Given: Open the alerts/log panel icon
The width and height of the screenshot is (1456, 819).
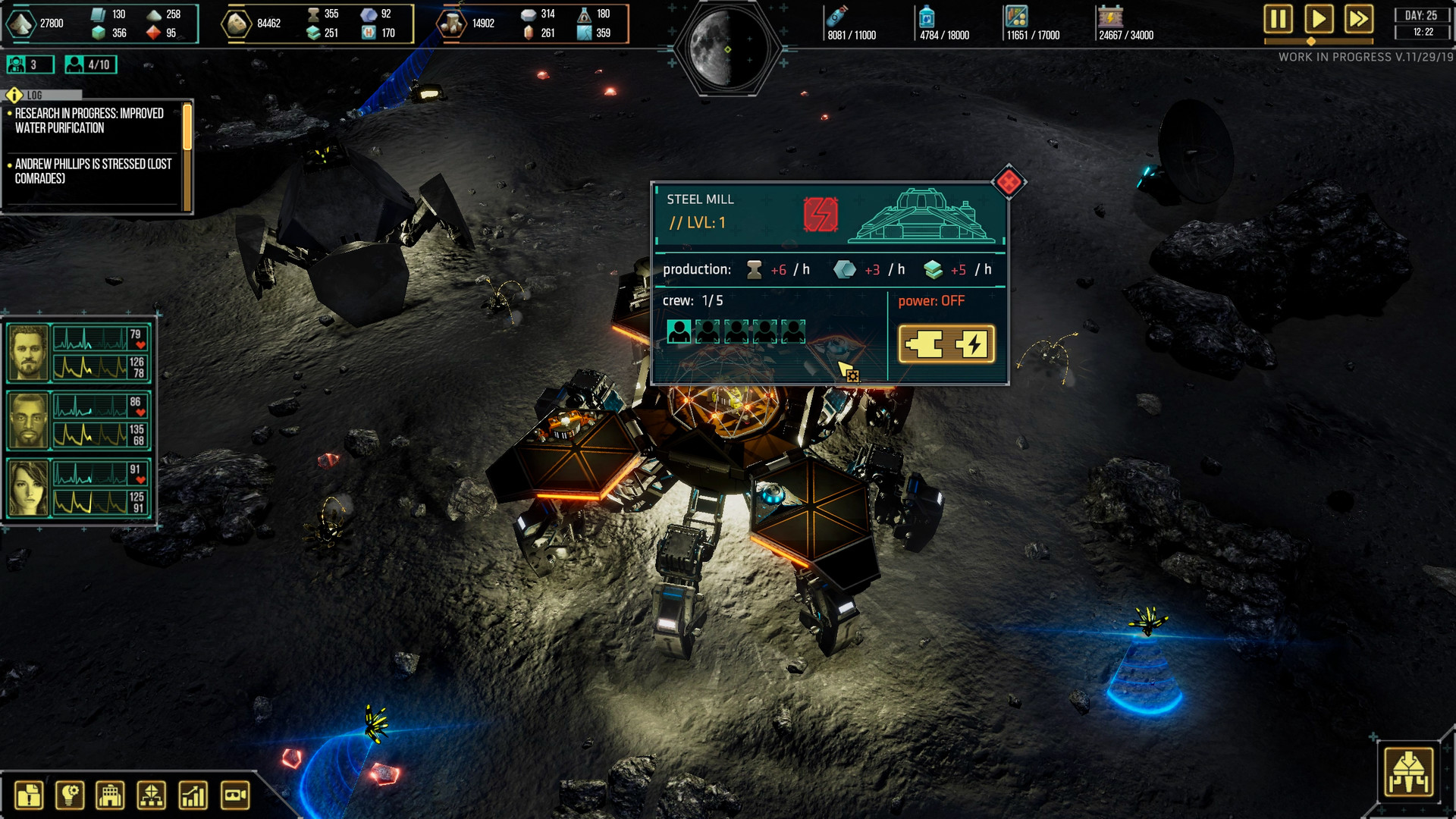Looking at the screenshot, I should [x=29, y=793].
